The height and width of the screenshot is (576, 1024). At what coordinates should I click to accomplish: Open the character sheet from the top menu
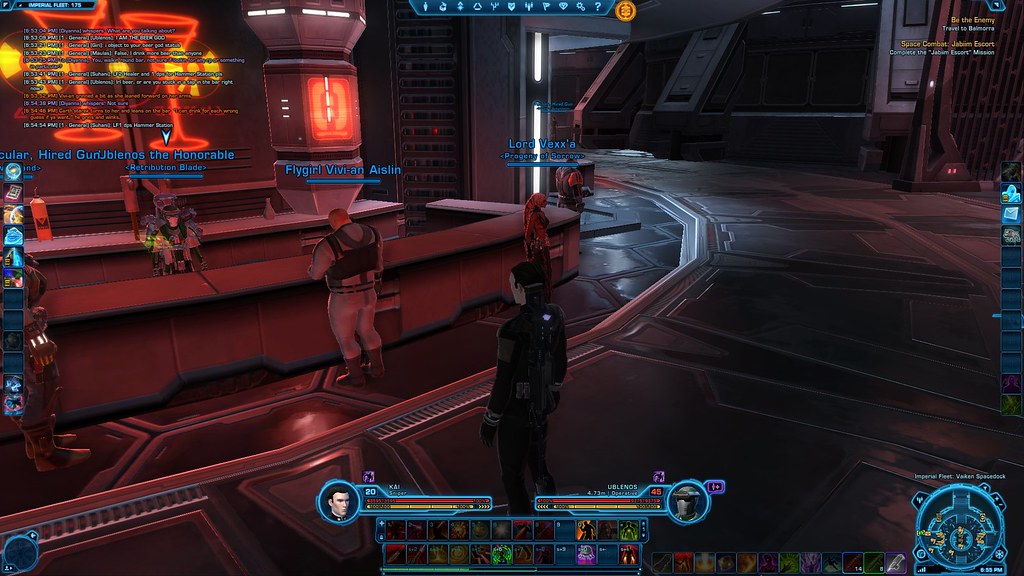(x=426, y=7)
